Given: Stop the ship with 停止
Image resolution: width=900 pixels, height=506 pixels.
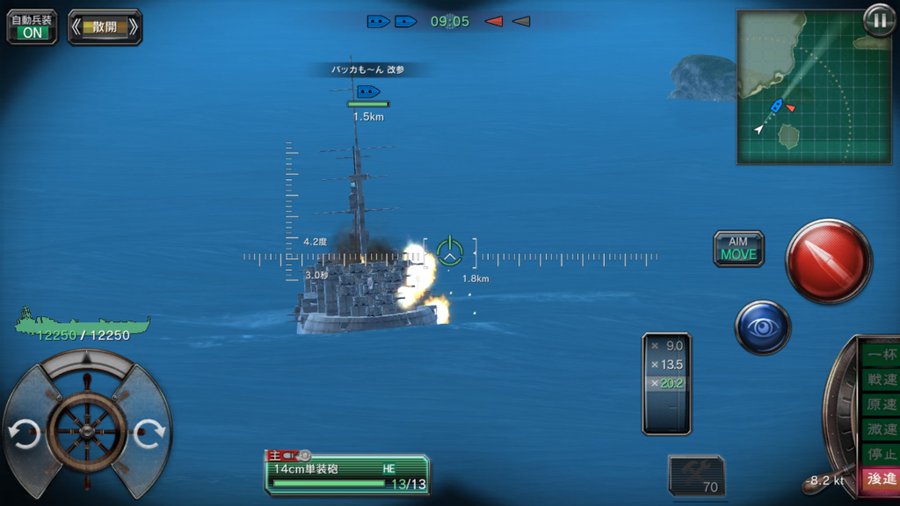Looking at the screenshot, I should [881, 453].
